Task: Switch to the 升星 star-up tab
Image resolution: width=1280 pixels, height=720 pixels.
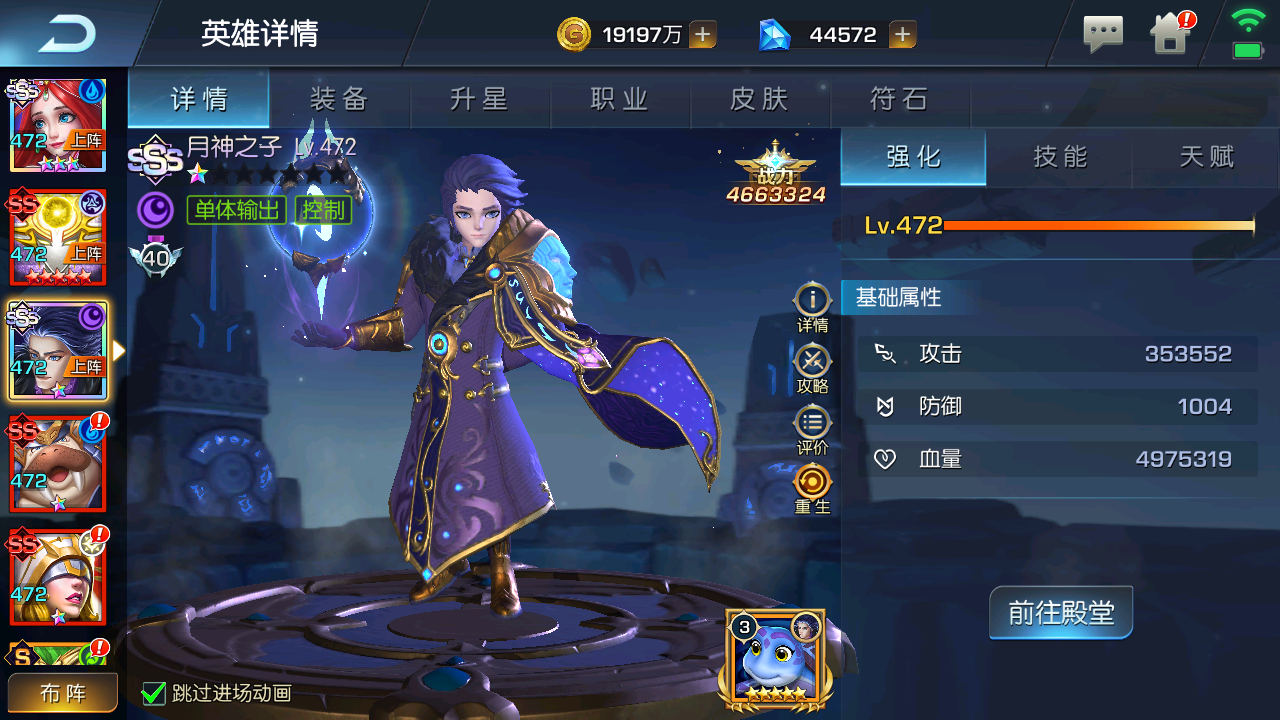Action: pyautogui.click(x=480, y=99)
